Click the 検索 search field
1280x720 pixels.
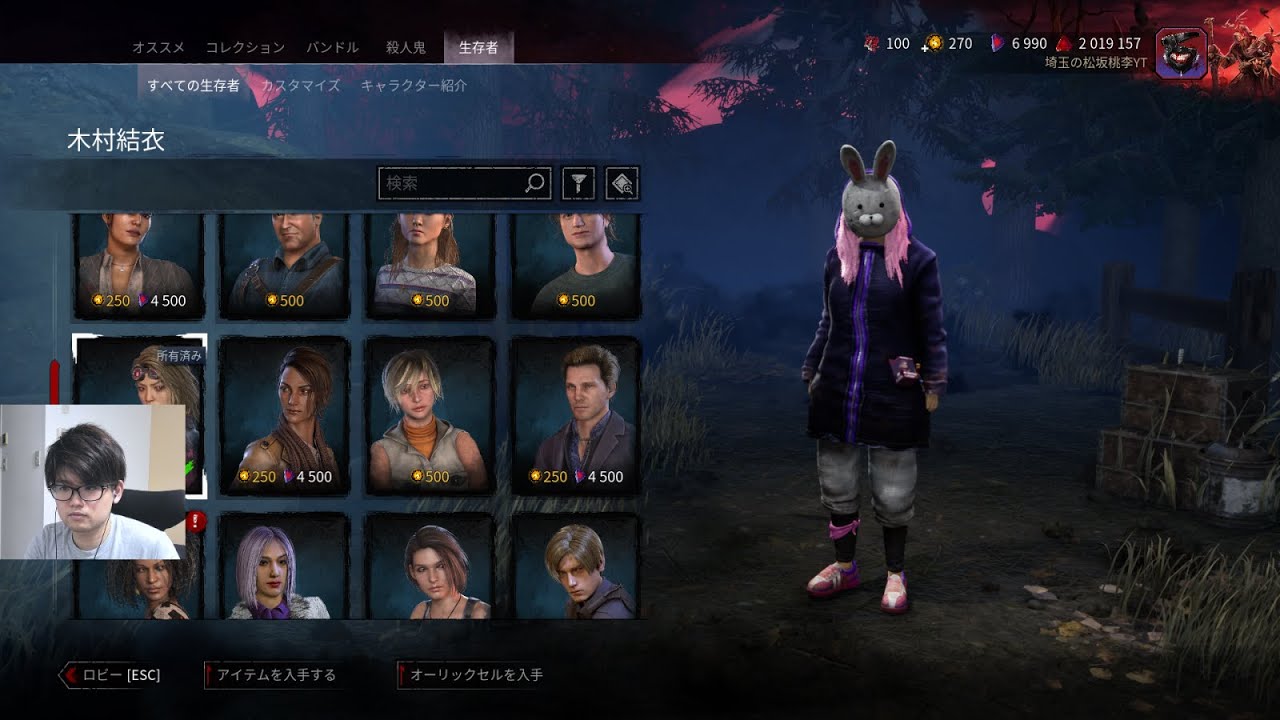click(453, 183)
